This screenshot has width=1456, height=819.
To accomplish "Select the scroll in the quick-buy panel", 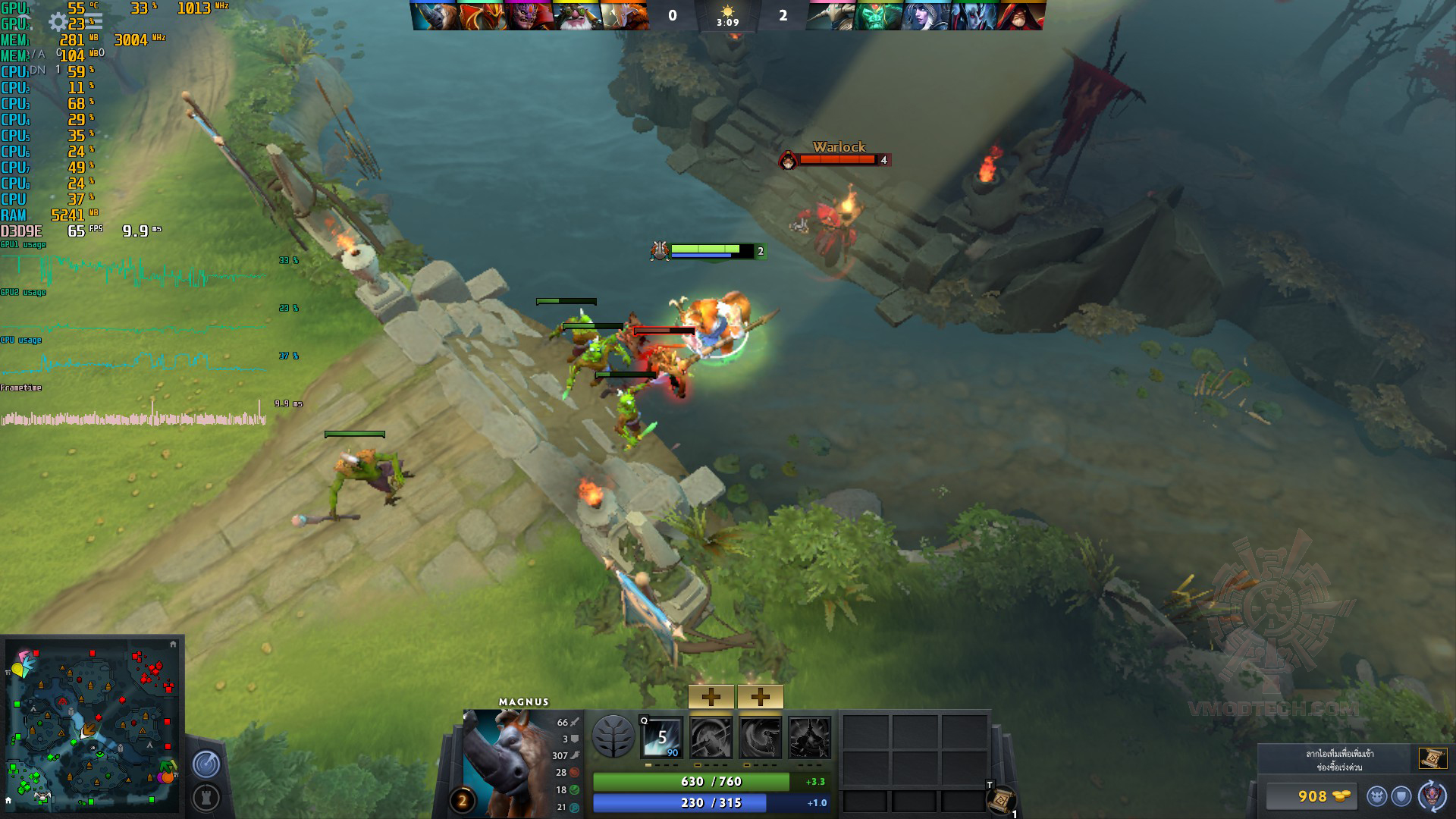I will pos(1432,758).
